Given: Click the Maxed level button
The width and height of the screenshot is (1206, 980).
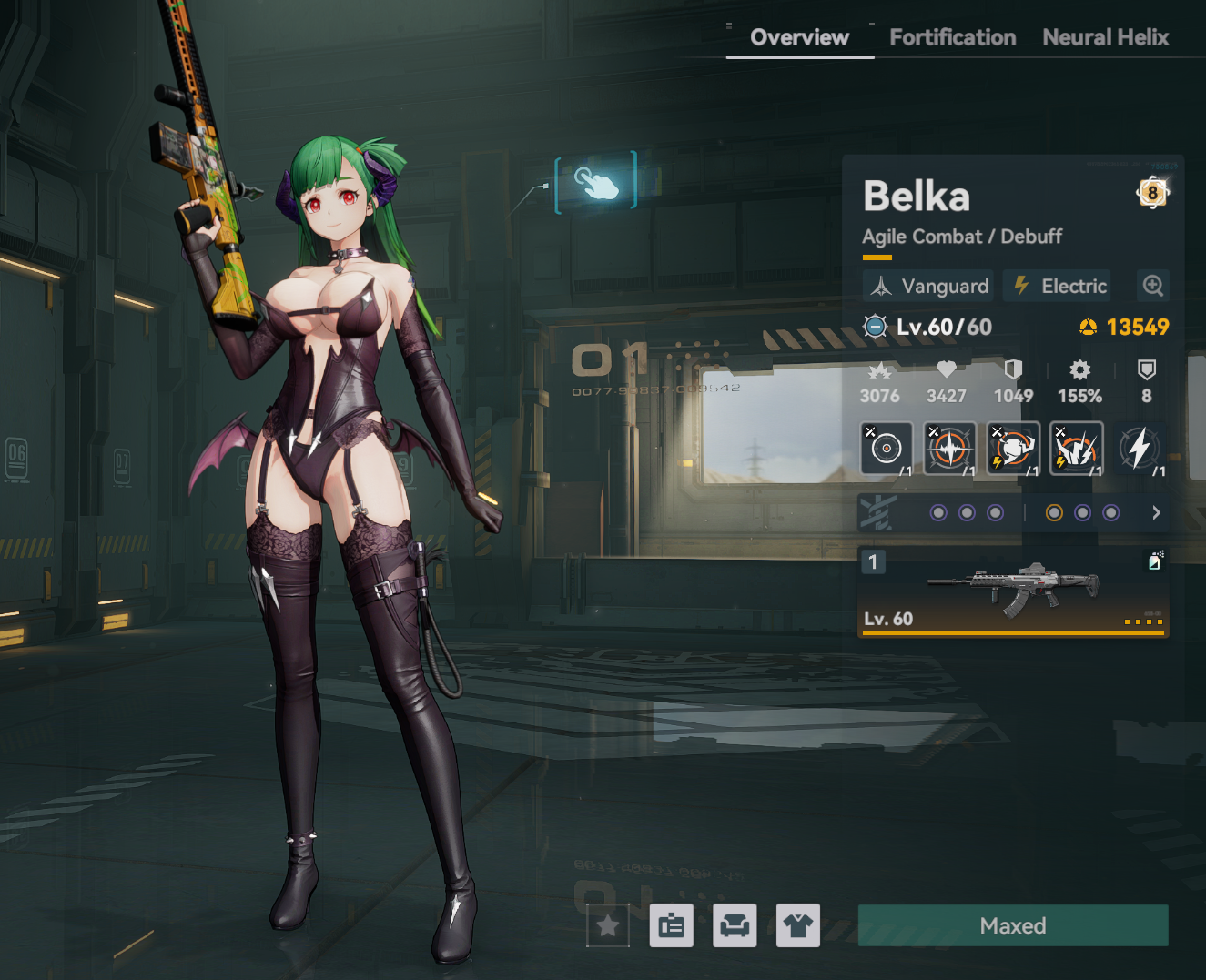Looking at the screenshot, I should coord(1012,925).
